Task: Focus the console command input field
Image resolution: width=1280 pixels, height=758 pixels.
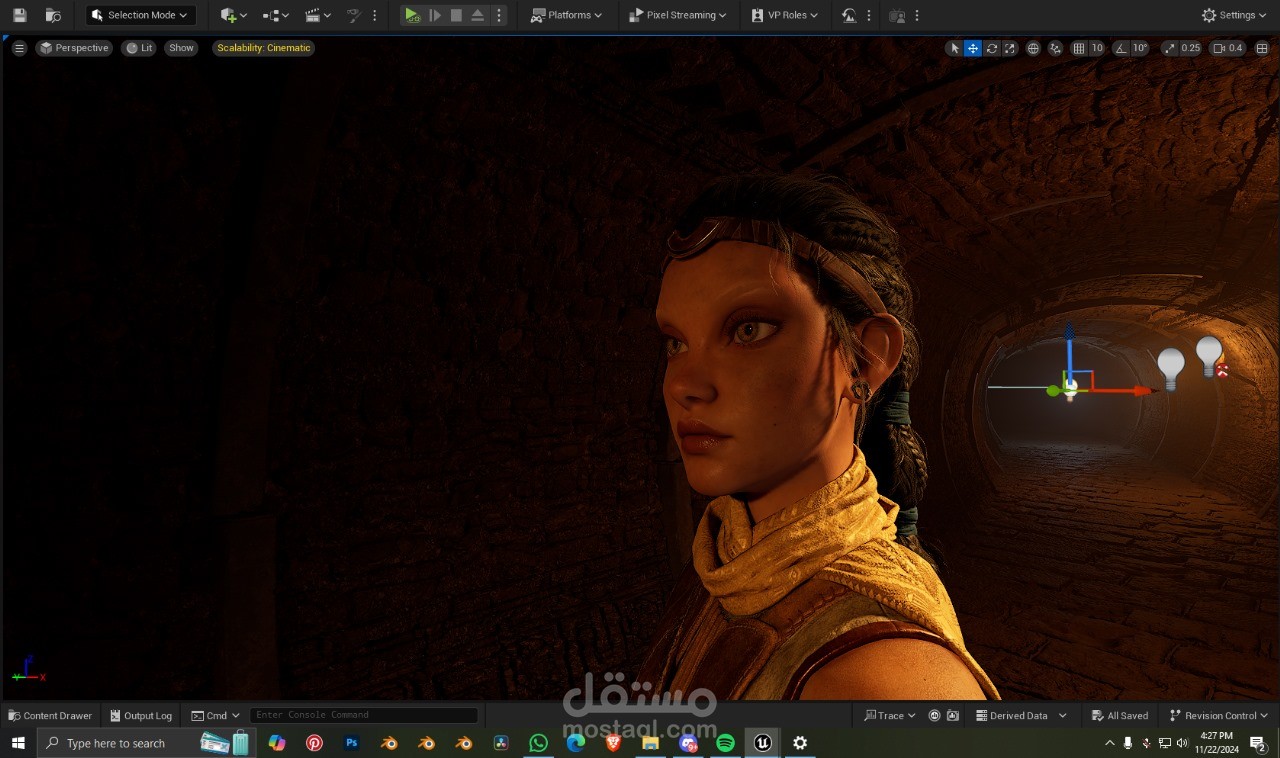Action: point(363,715)
